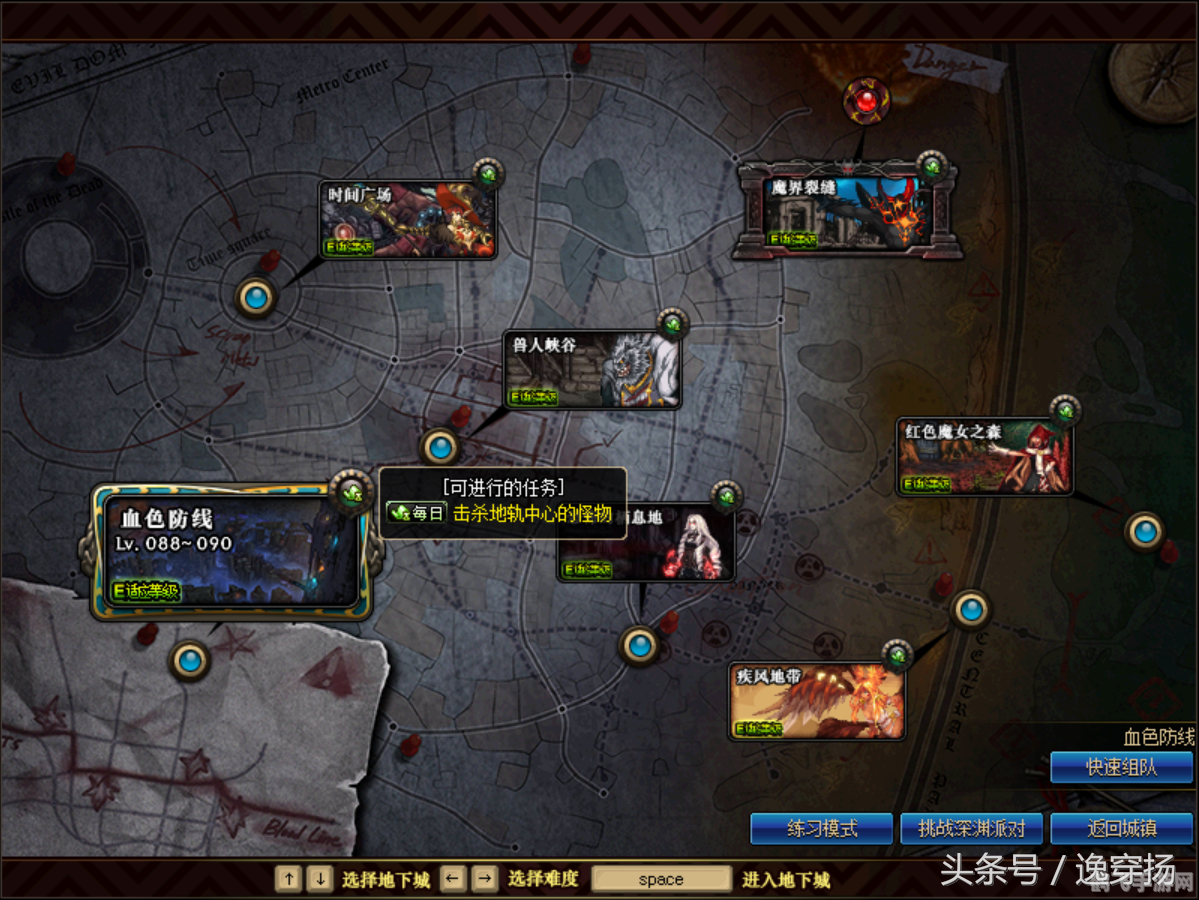Return to town with 返回城镇
1199x900 pixels.
point(1121,829)
